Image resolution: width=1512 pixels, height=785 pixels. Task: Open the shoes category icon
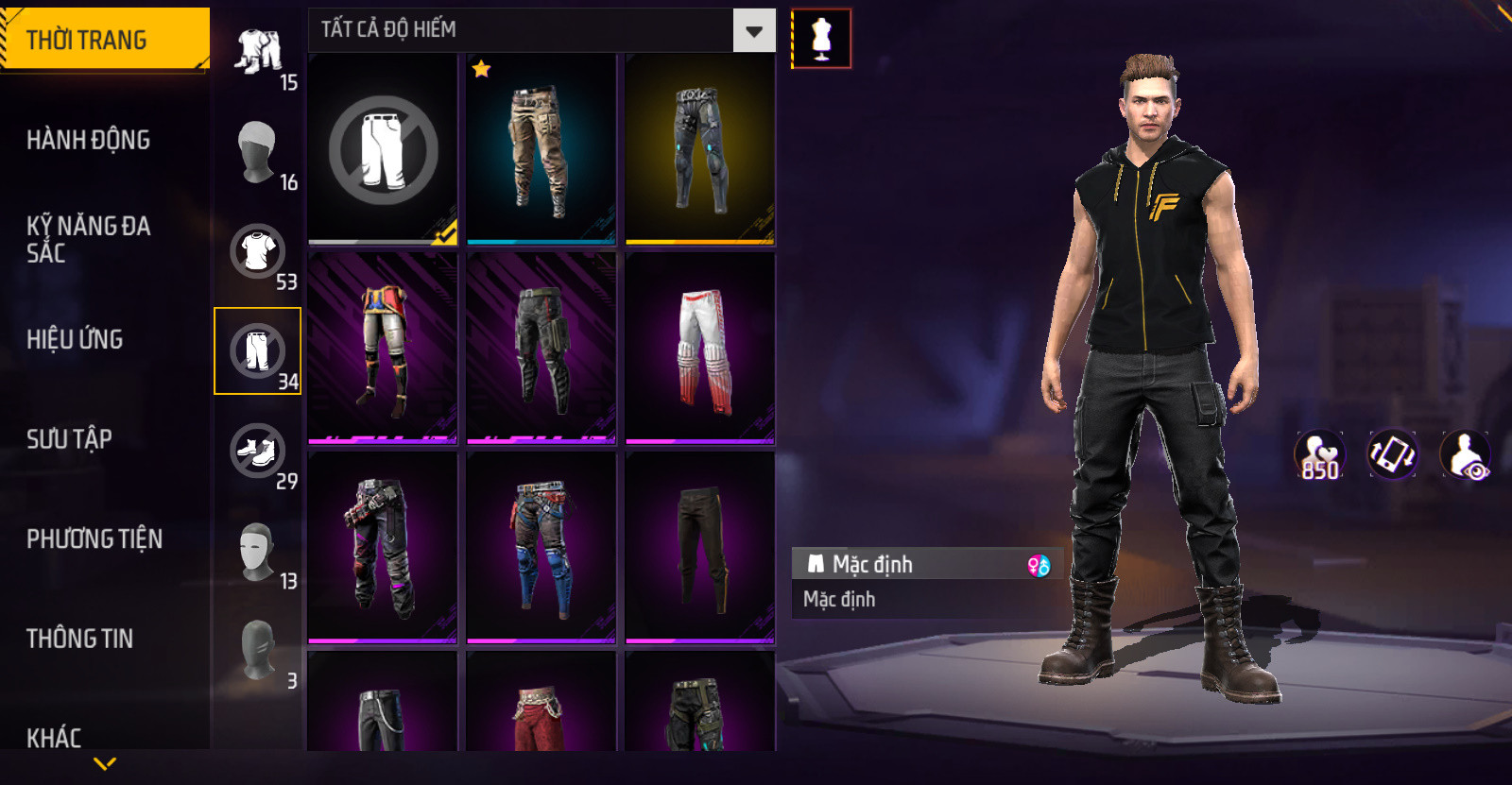tap(257, 451)
